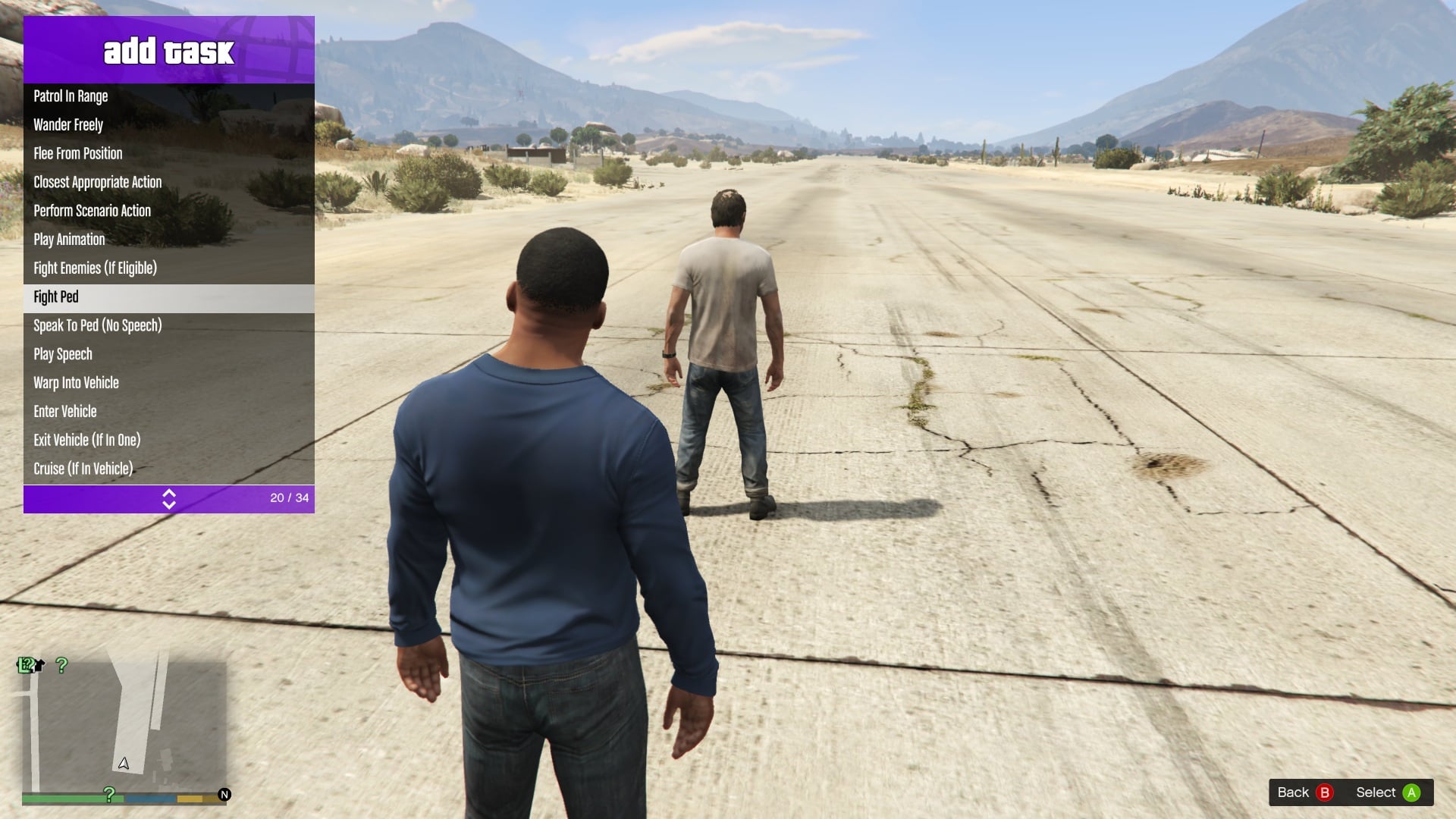Image resolution: width=1456 pixels, height=819 pixels.
Task: Click the menu's up-down scroll arrows
Action: pos(169,499)
